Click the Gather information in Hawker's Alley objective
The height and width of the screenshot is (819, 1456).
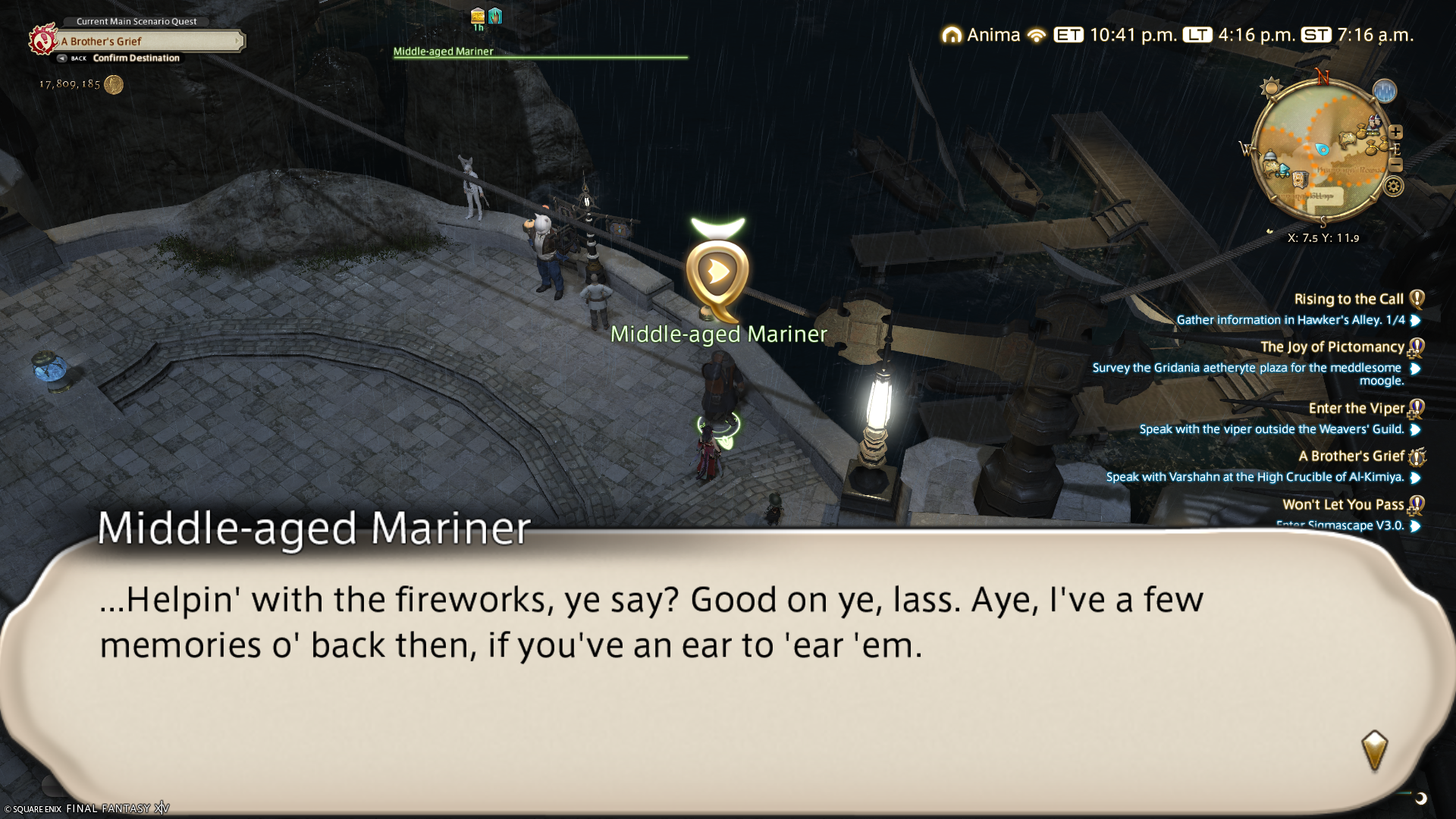(x=1290, y=320)
